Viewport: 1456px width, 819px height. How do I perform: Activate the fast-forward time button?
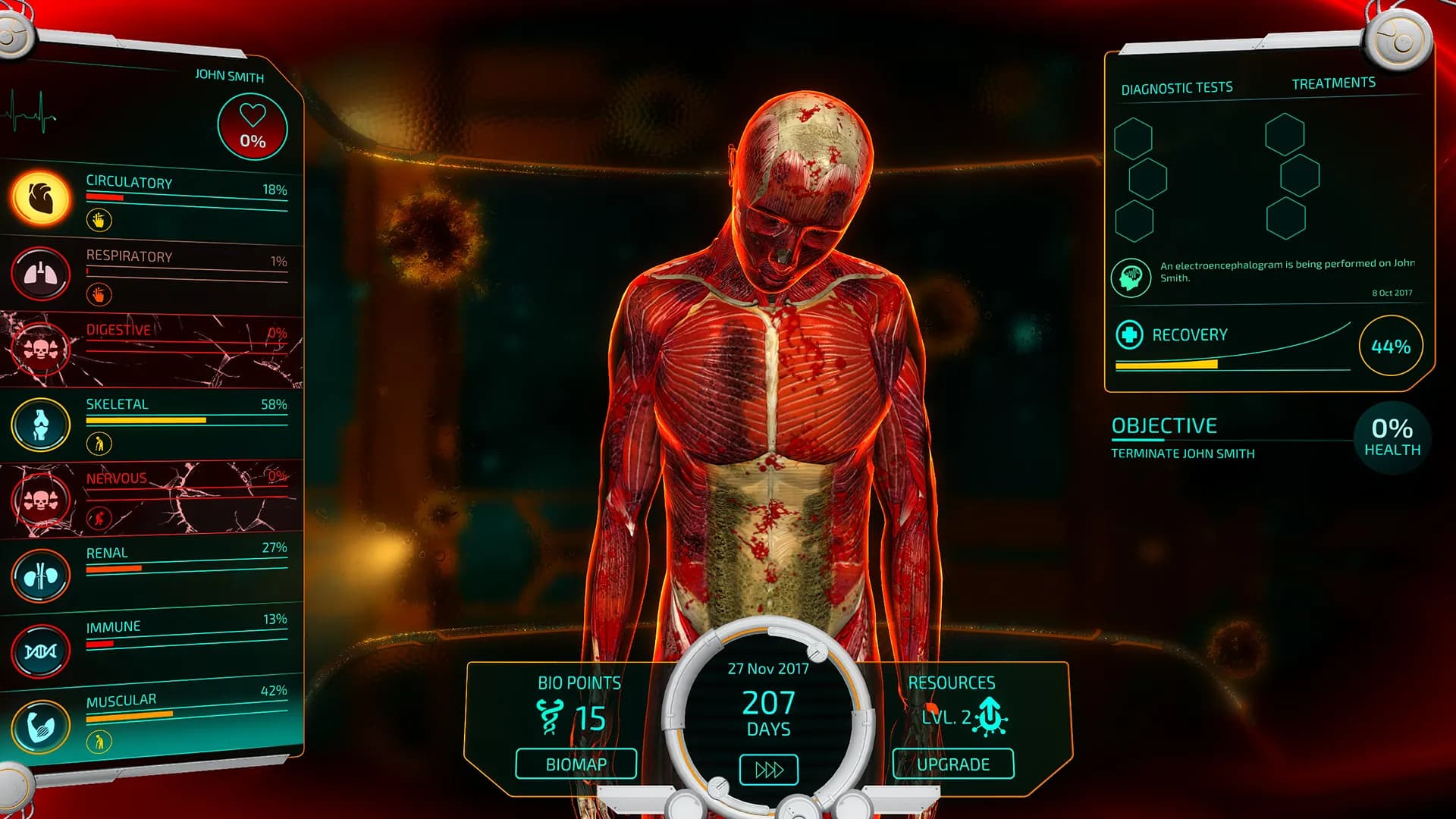tap(768, 770)
